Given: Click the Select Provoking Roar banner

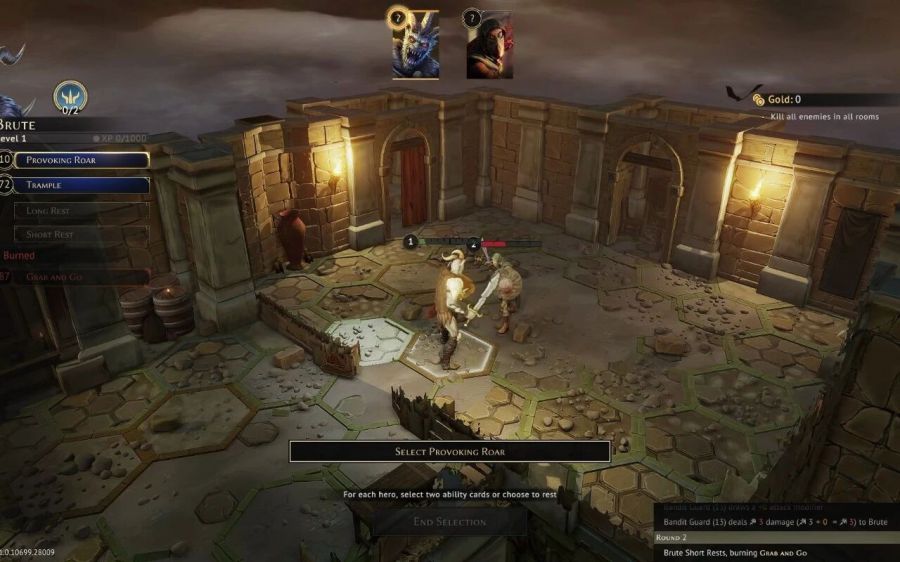Looking at the screenshot, I should pyautogui.click(x=450, y=451).
